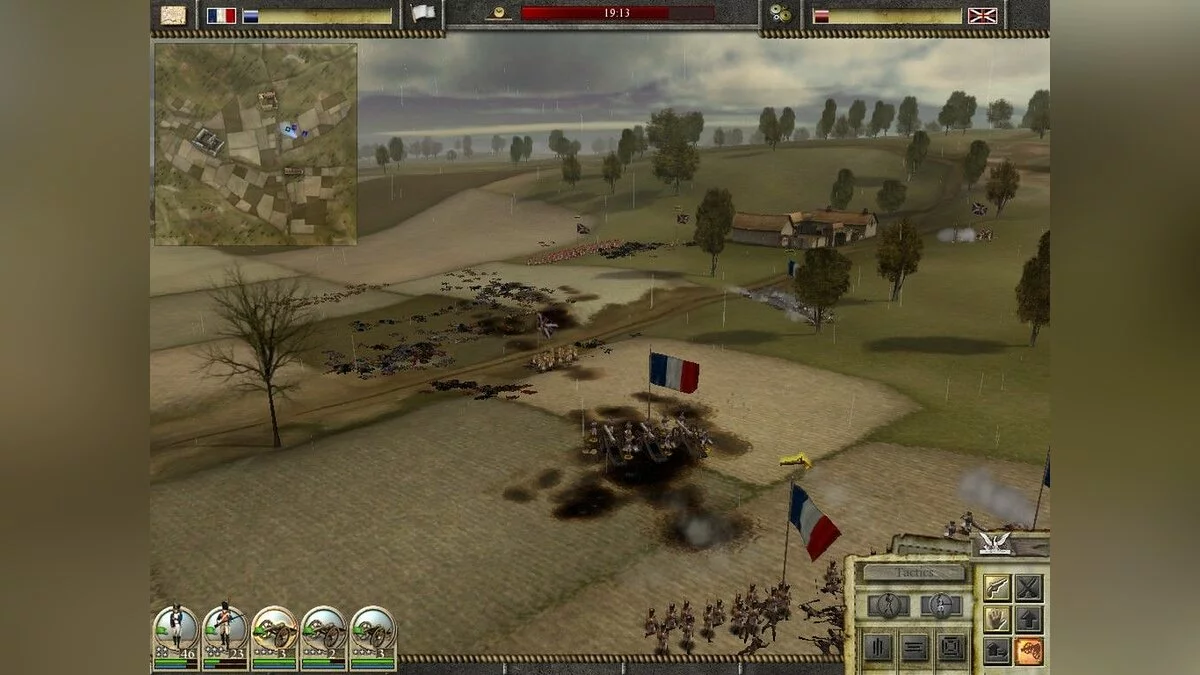Click the French flag in the top bar

click(x=221, y=15)
